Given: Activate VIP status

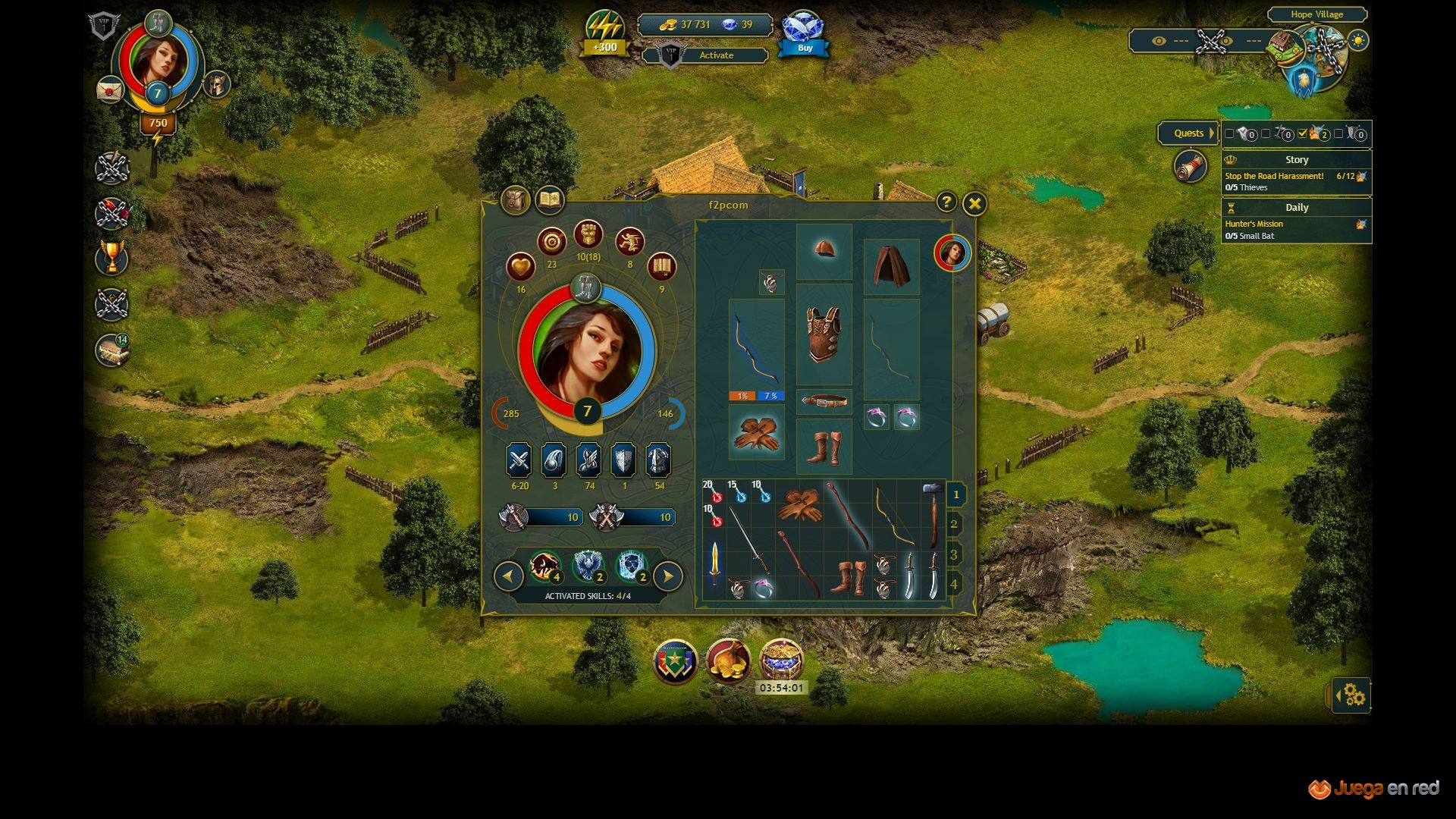Looking at the screenshot, I should coord(716,55).
